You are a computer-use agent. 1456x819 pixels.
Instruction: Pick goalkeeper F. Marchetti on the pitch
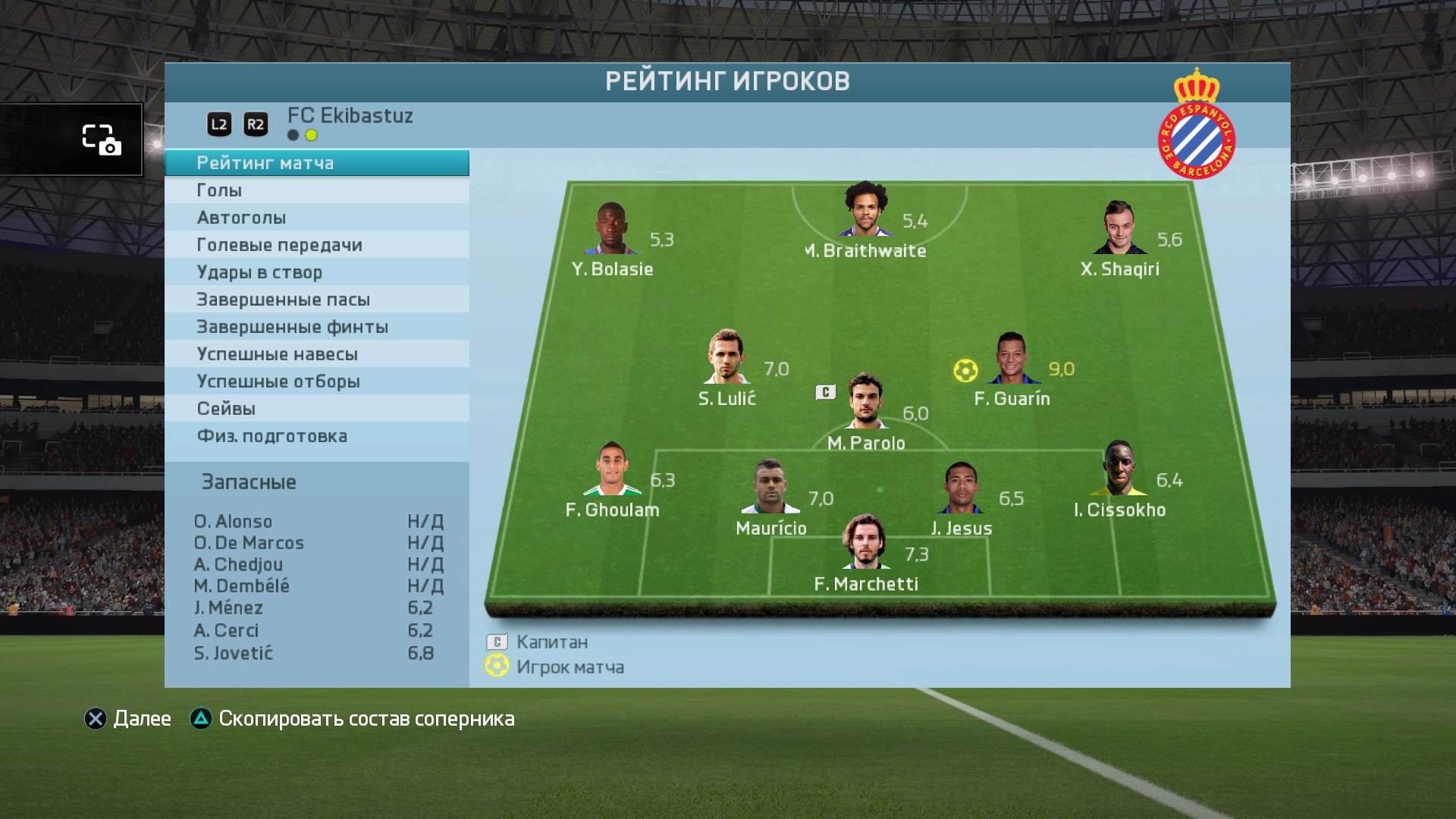(x=864, y=542)
